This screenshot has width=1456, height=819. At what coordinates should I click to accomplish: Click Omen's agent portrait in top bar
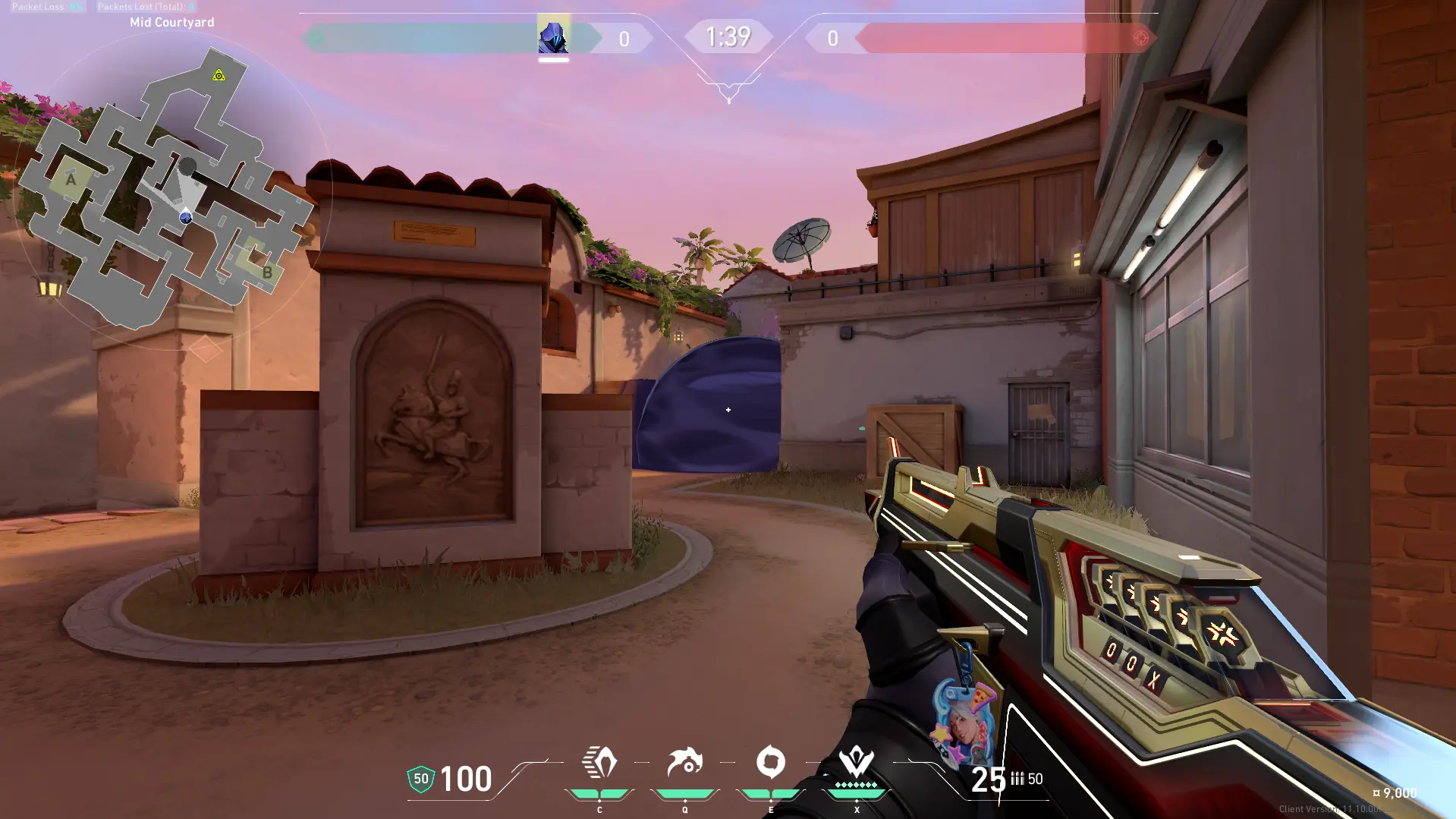click(x=553, y=36)
